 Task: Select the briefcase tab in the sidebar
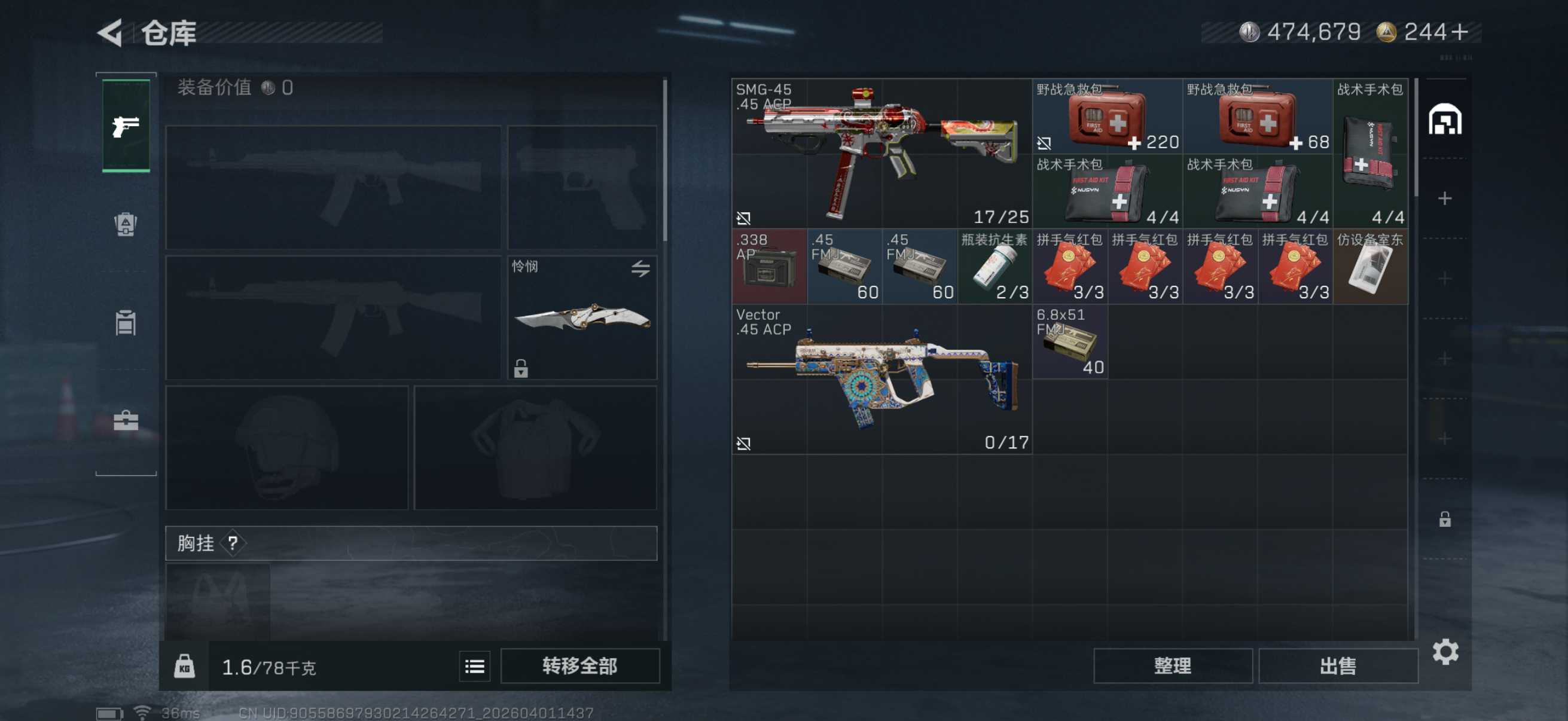tap(126, 420)
